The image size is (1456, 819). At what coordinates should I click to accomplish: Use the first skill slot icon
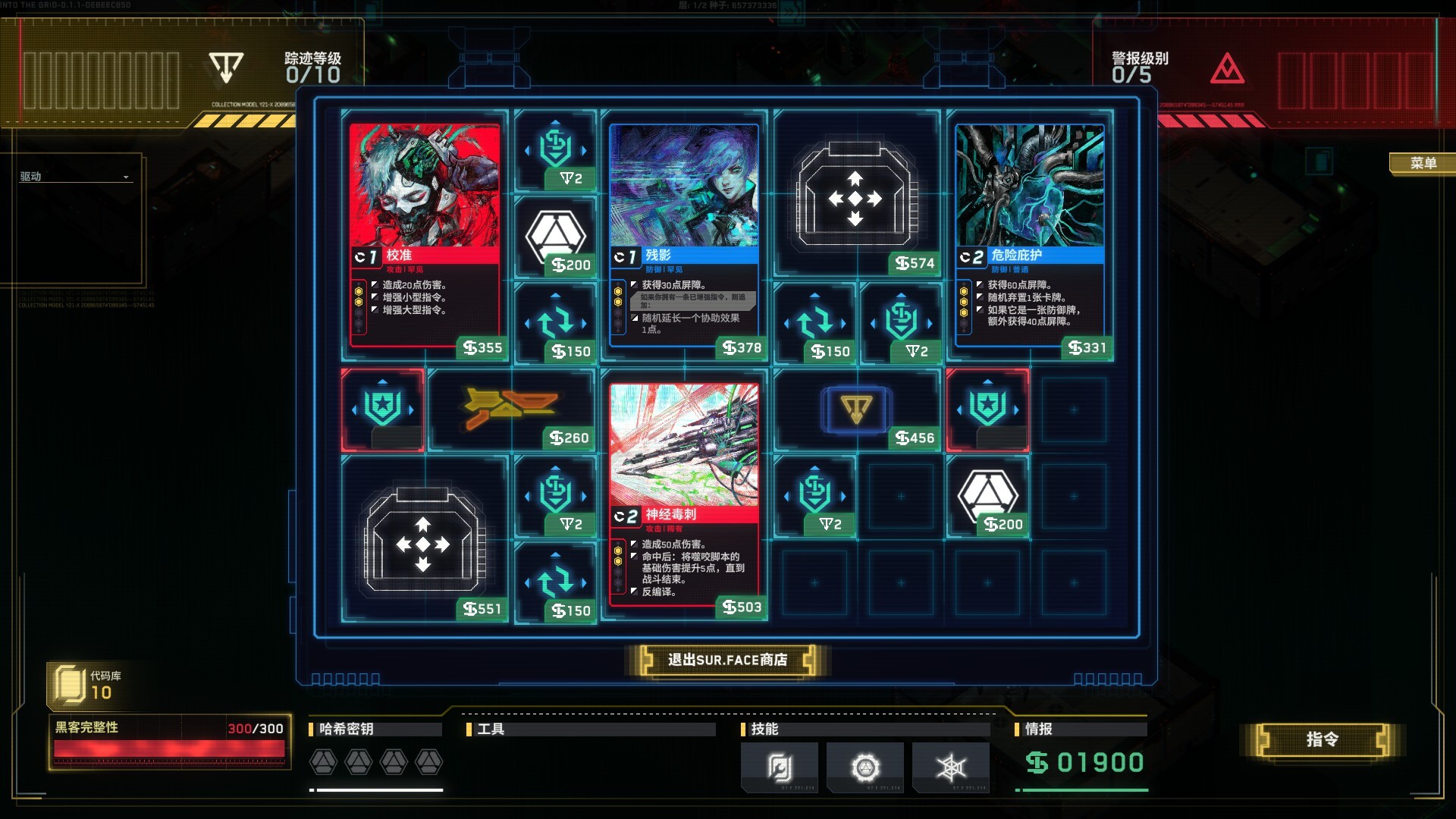click(x=779, y=767)
